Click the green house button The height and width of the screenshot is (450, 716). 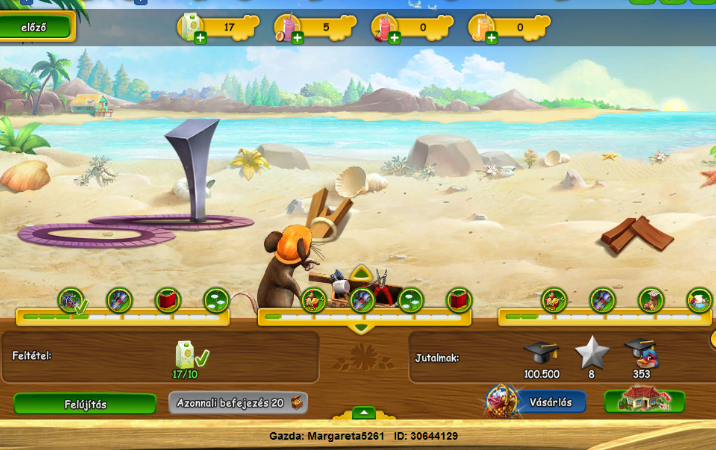click(x=644, y=402)
